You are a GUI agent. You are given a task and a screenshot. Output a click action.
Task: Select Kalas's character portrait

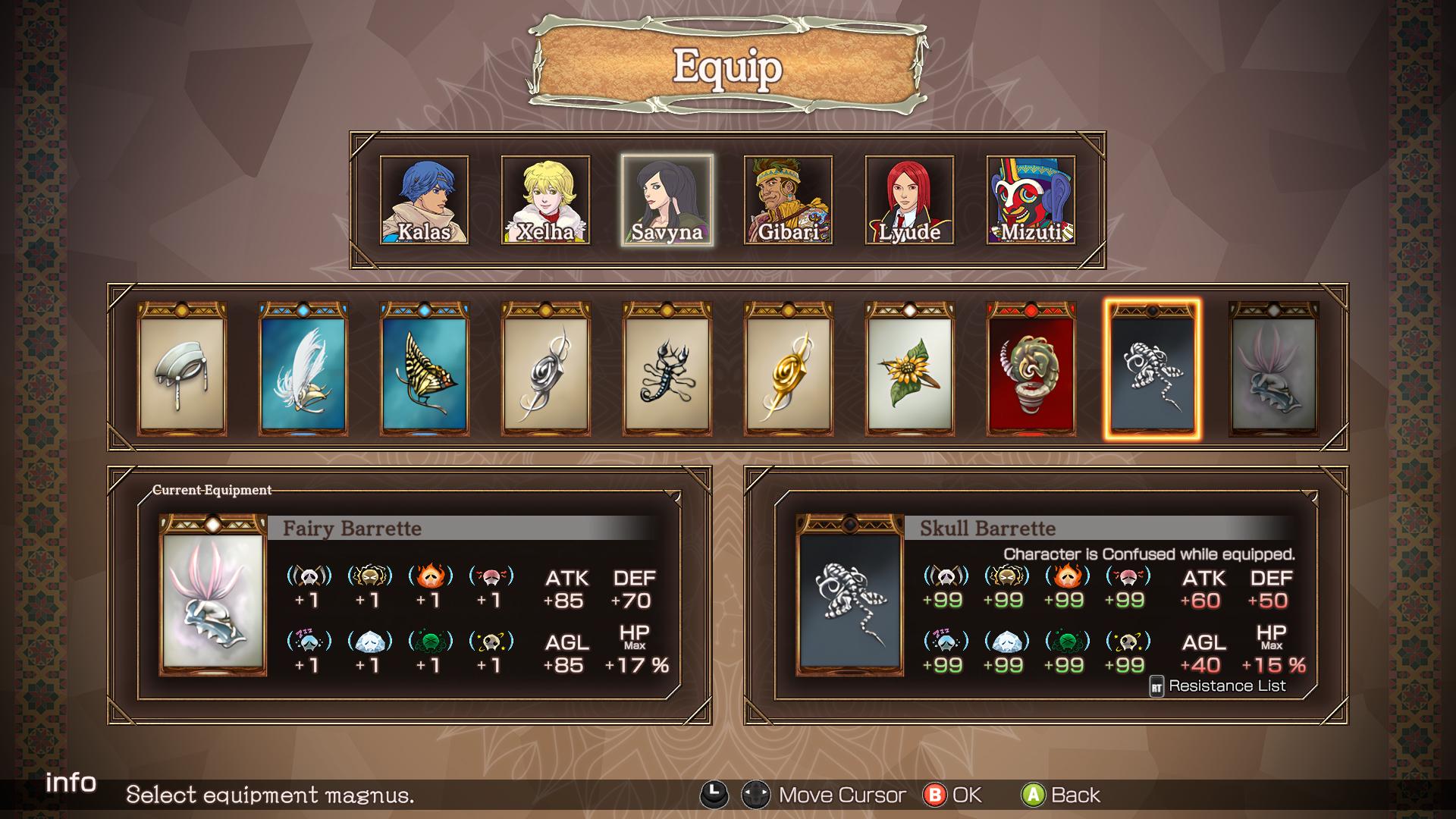[424, 200]
